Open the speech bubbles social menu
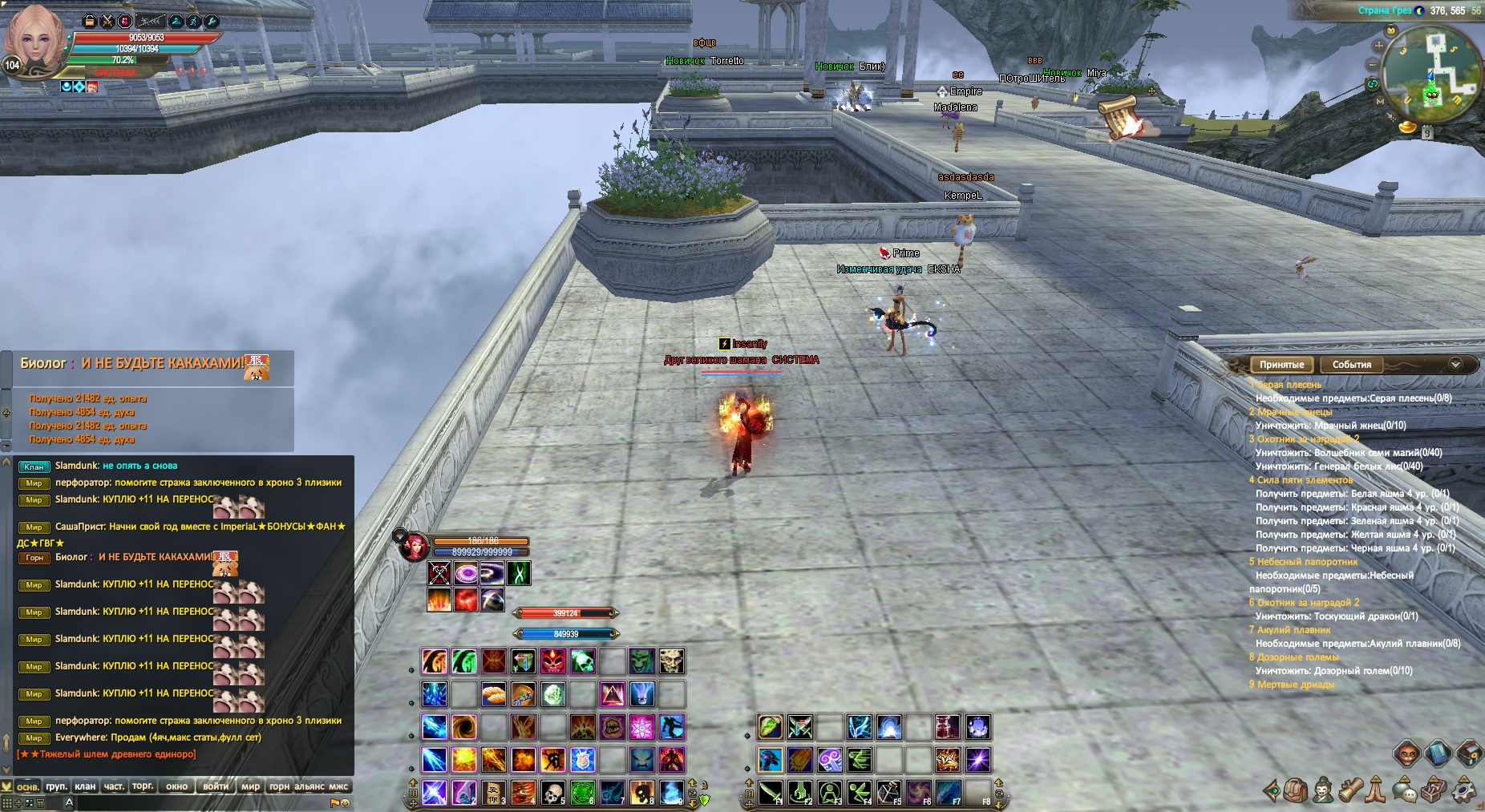The width and height of the screenshot is (1485, 812). click(1406, 790)
